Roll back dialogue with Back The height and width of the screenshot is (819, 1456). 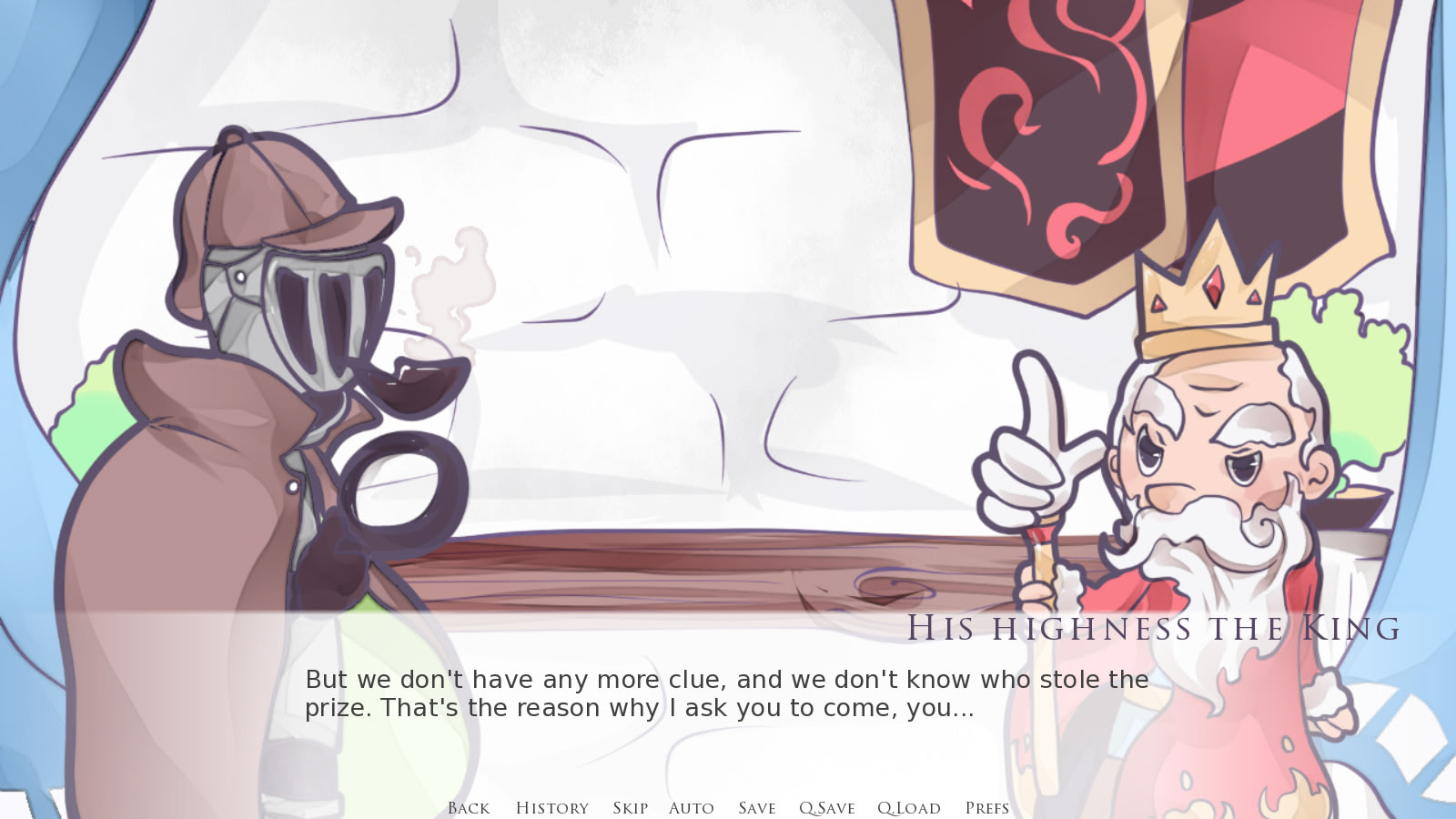(x=467, y=808)
